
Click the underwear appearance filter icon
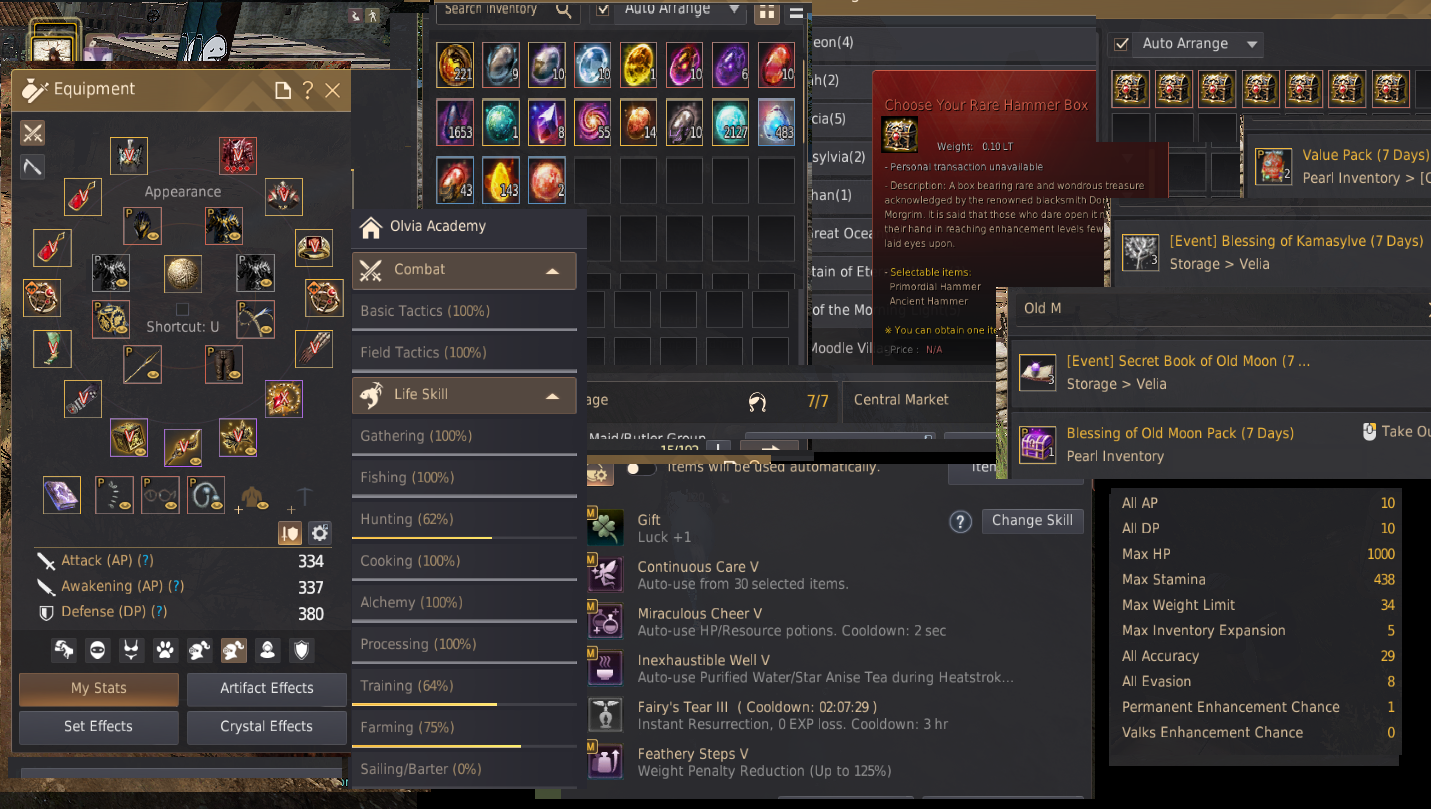131,650
